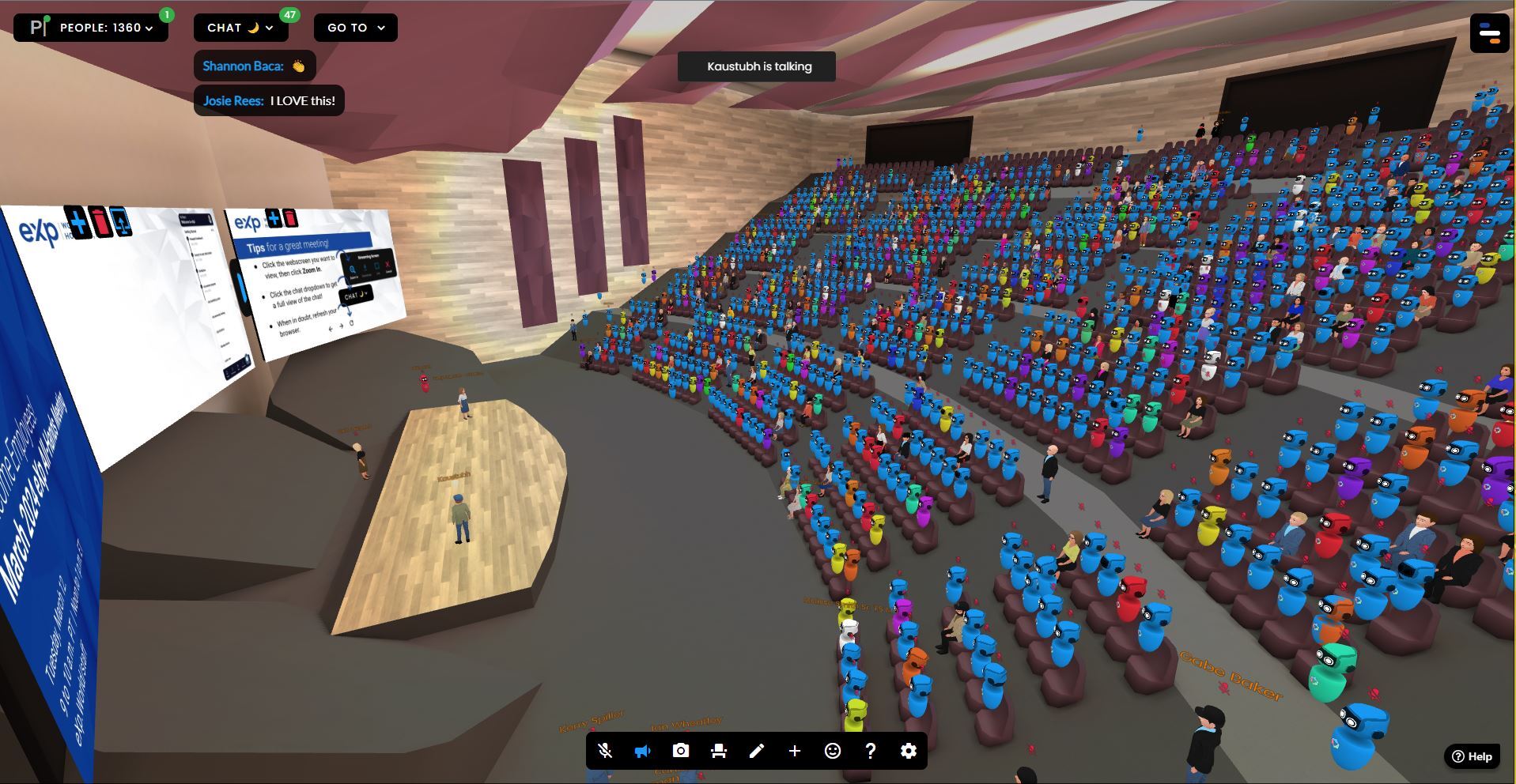Click the plus icon to add content

tap(795, 751)
